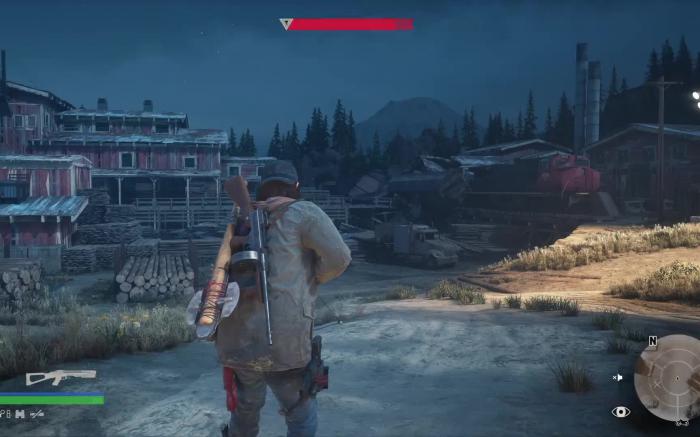This screenshot has height=437, width=700.
Task: Select the equipped rifle weapon icon
Action: 60,377
